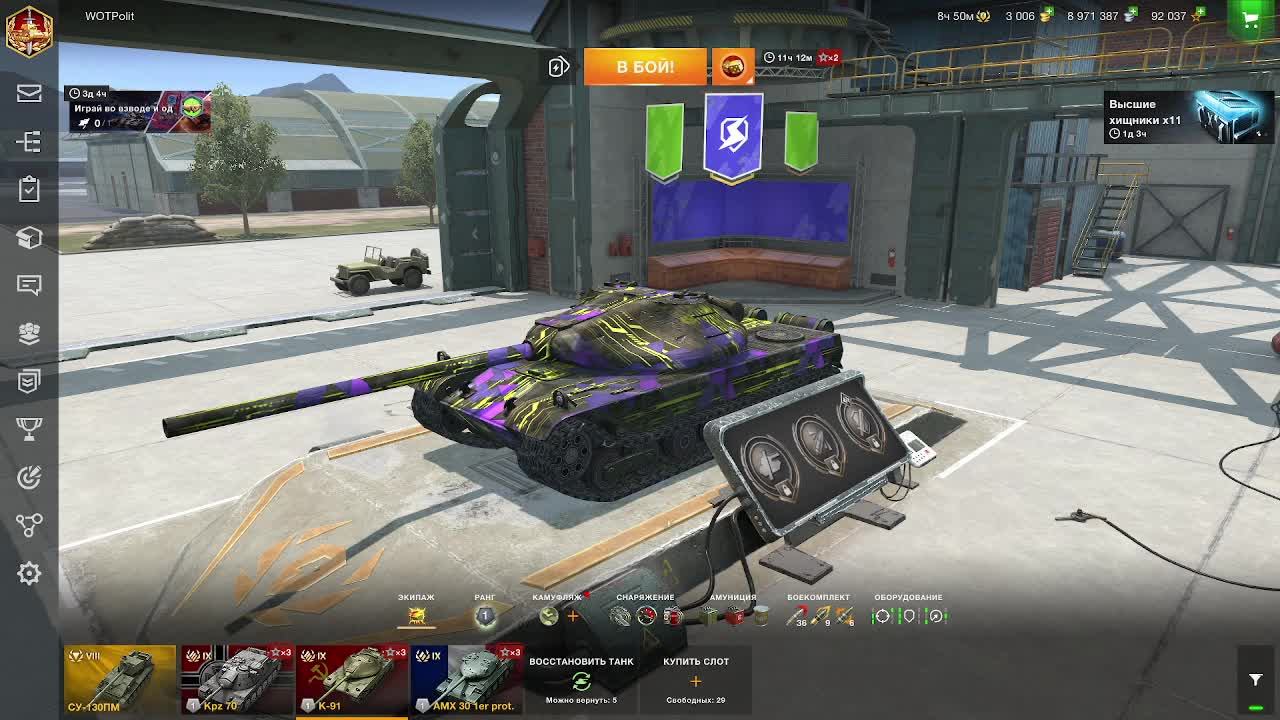1280x720 pixels.
Task: Open the clan icon in left sidebar
Action: [x=29, y=333]
